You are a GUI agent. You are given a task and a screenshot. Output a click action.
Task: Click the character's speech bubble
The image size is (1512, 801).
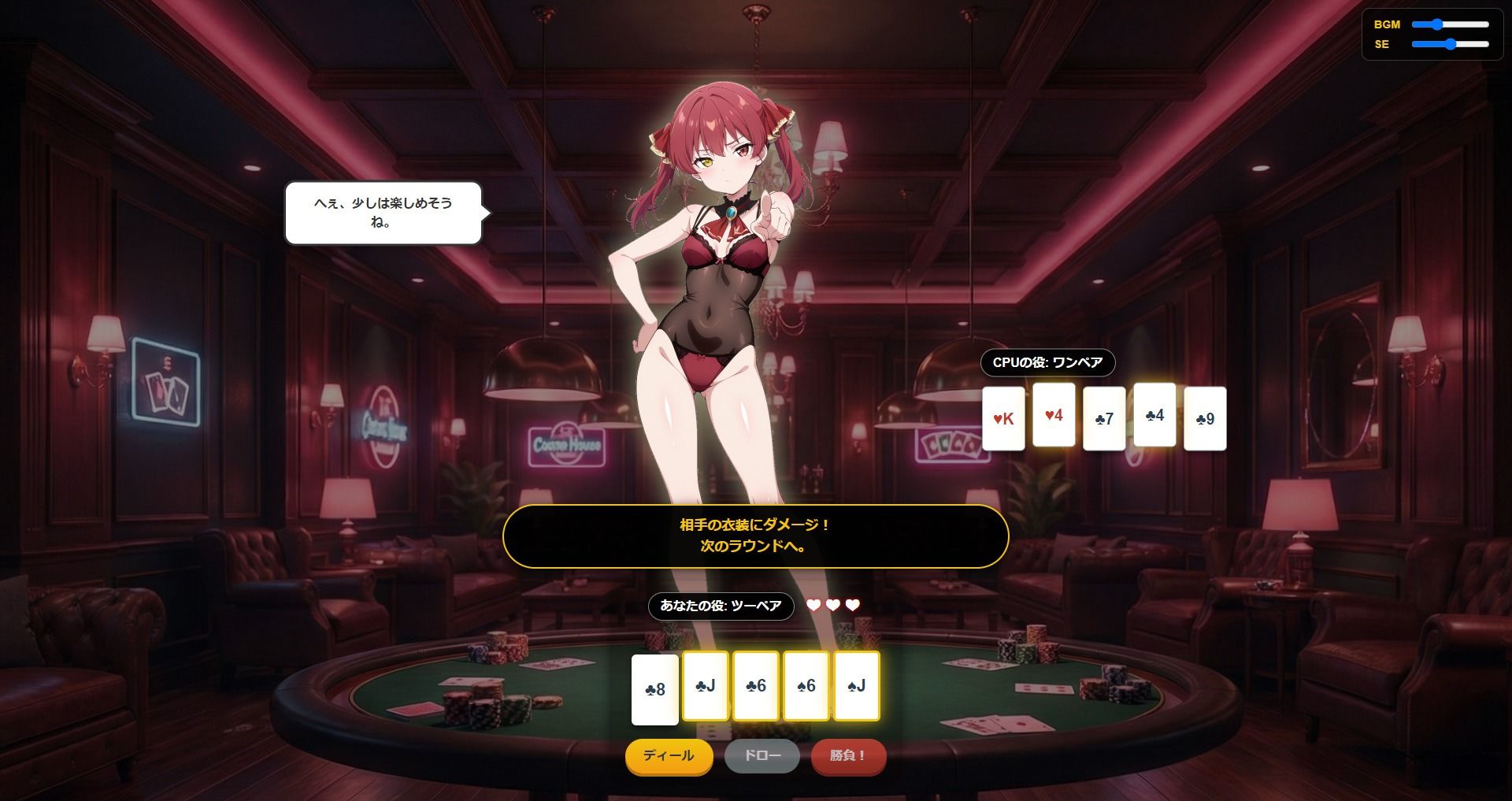click(382, 213)
